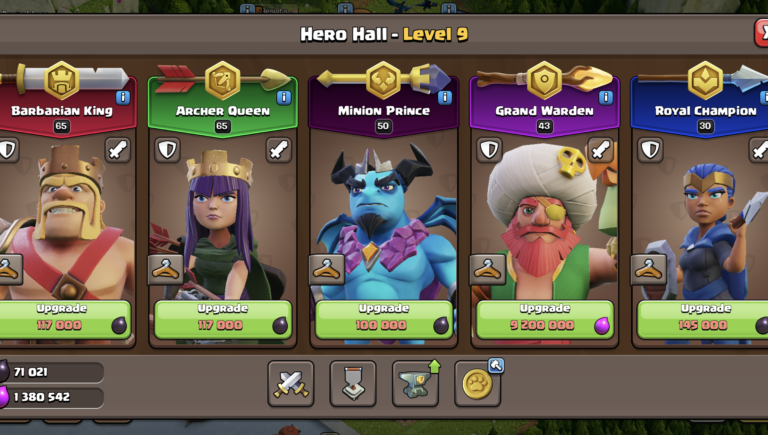This screenshot has height=435, width=768.
Task: Upgrade the Royal Champion for 145 000
Action: 704,318
